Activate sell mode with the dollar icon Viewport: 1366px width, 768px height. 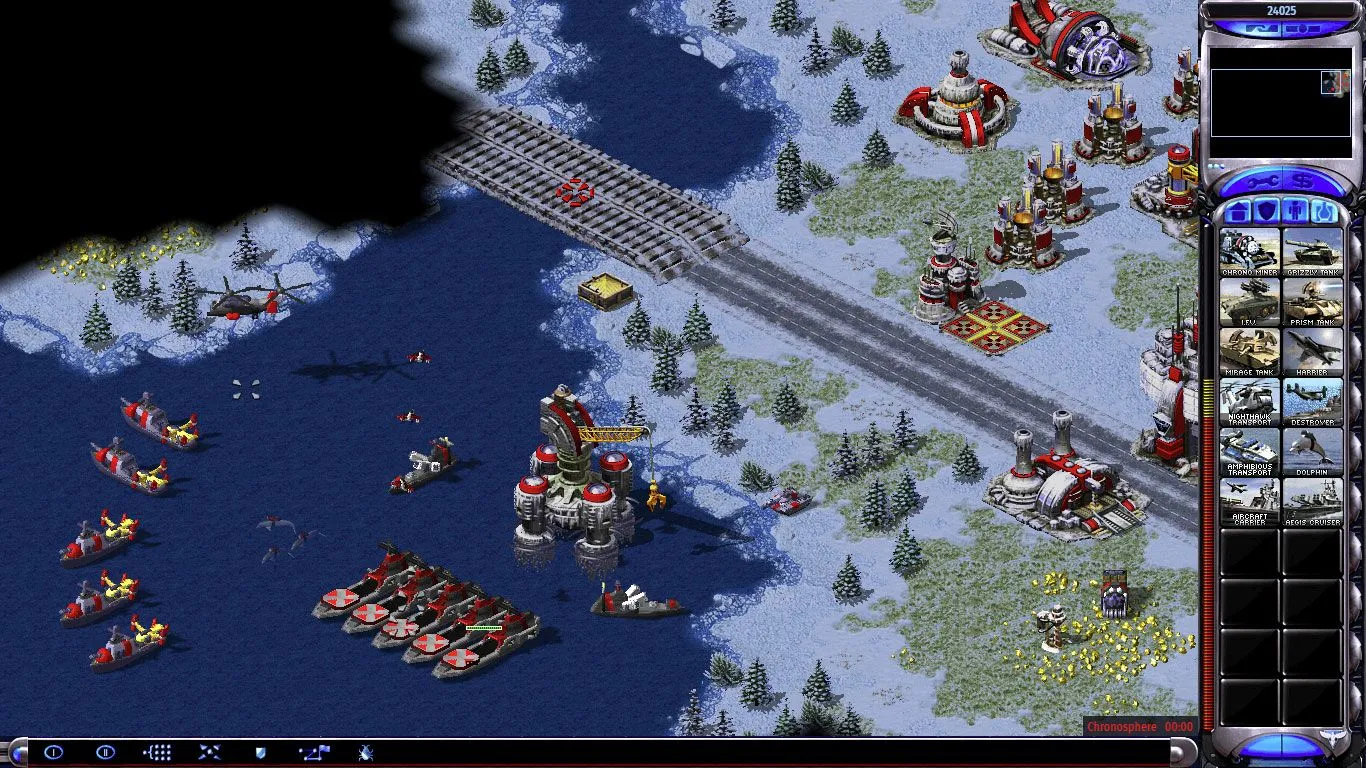(x=1304, y=181)
